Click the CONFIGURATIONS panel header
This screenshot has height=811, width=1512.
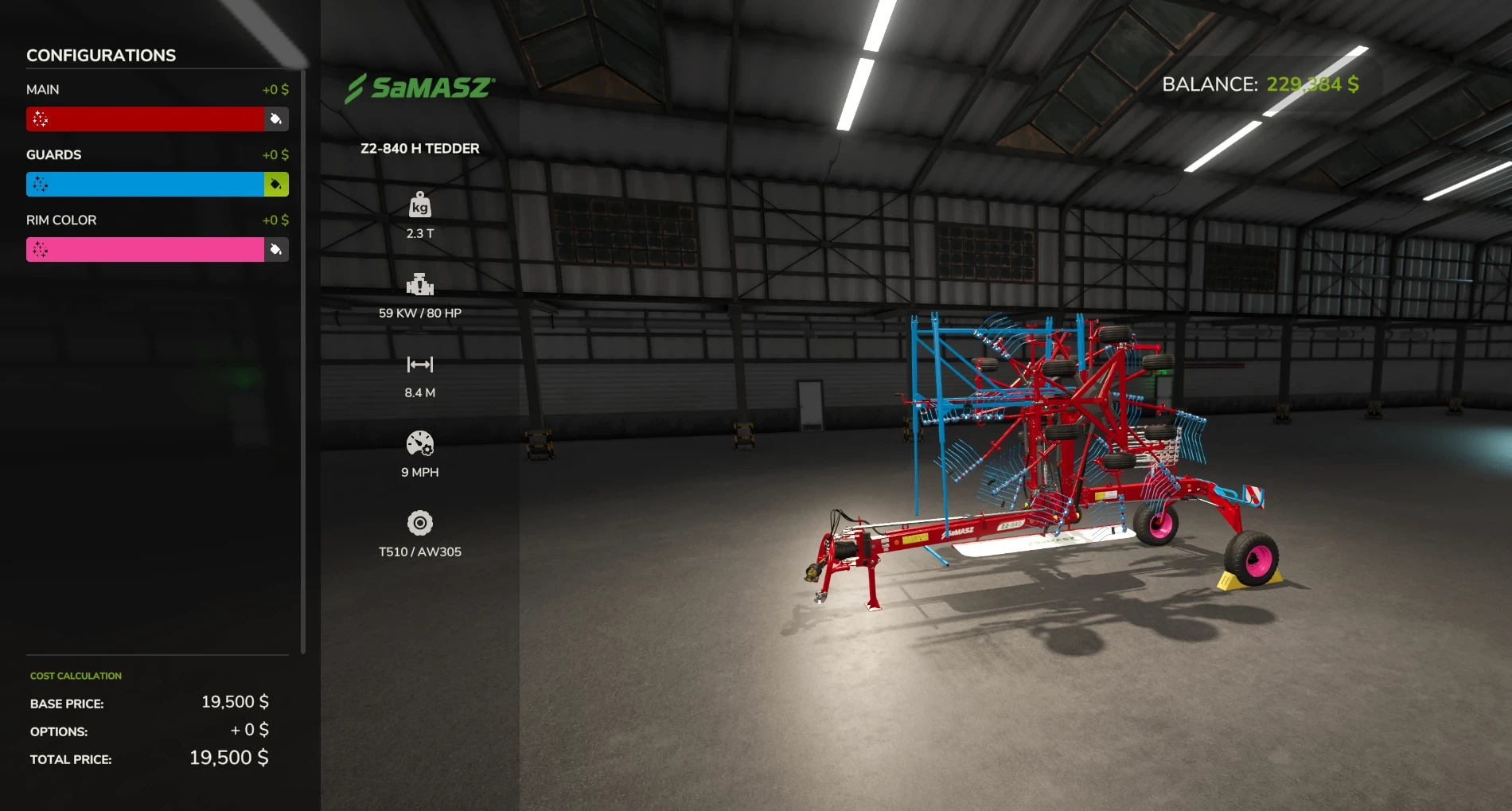tap(101, 55)
